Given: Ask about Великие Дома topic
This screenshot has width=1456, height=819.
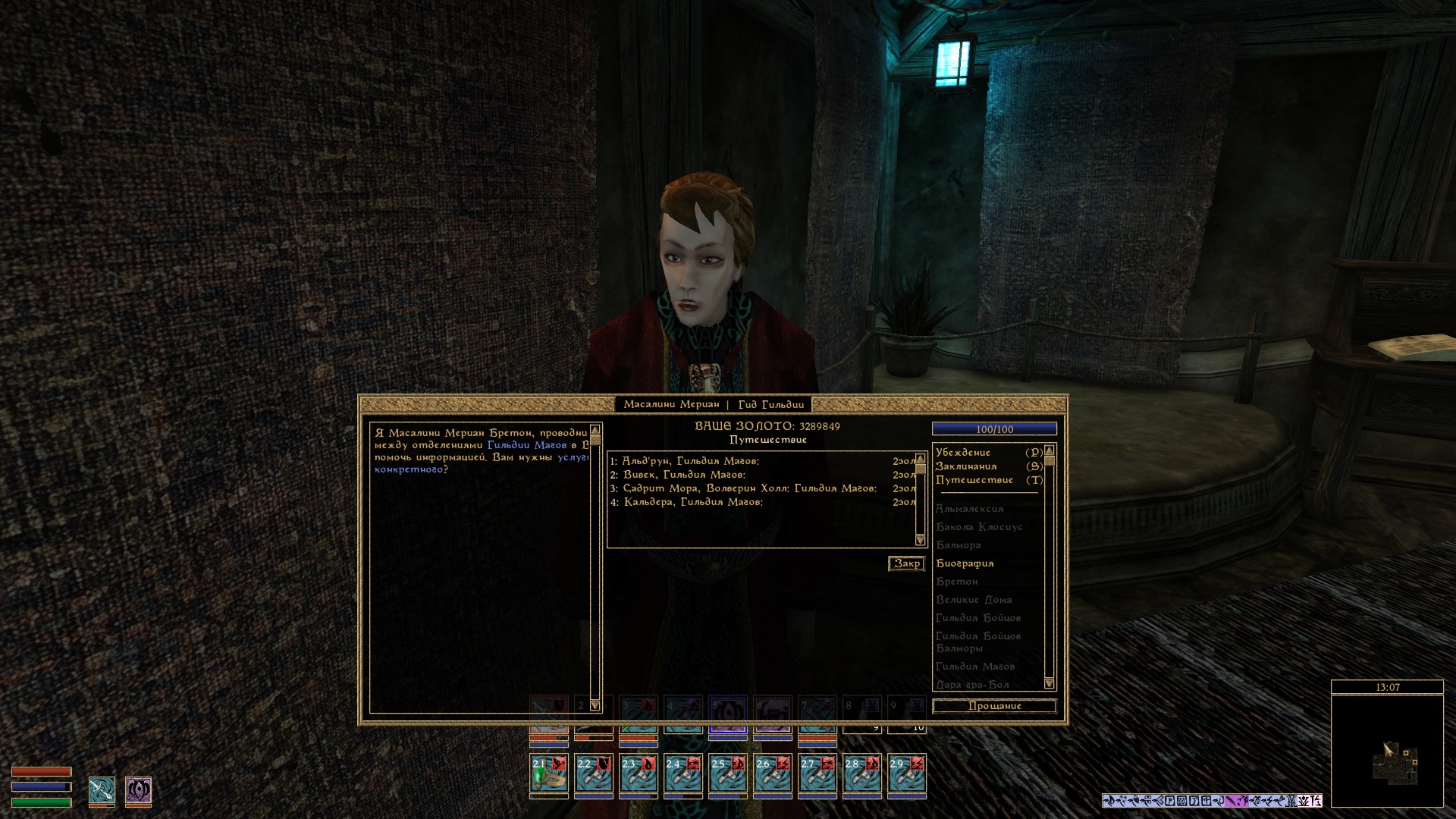Looking at the screenshot, I should (x=974, y=600).
